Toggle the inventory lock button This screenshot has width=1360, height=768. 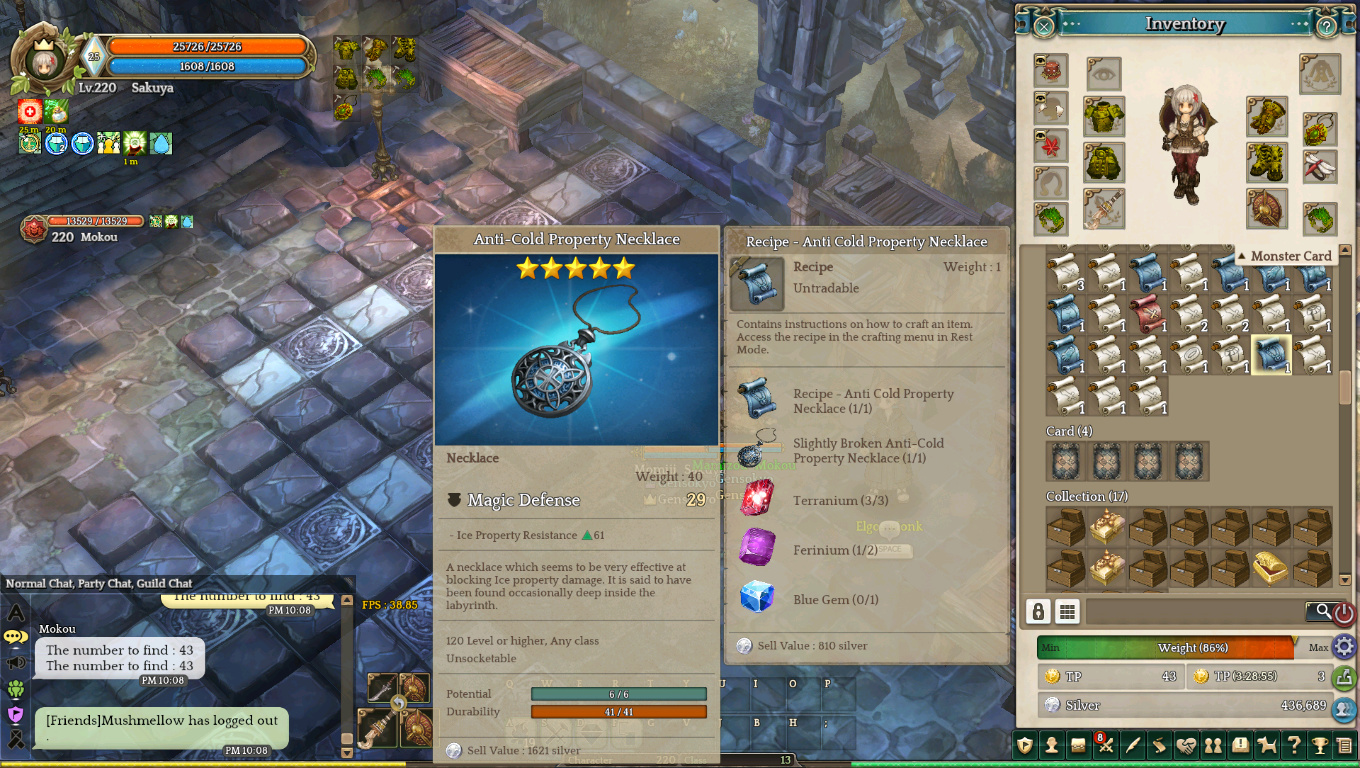[1038, 612]
